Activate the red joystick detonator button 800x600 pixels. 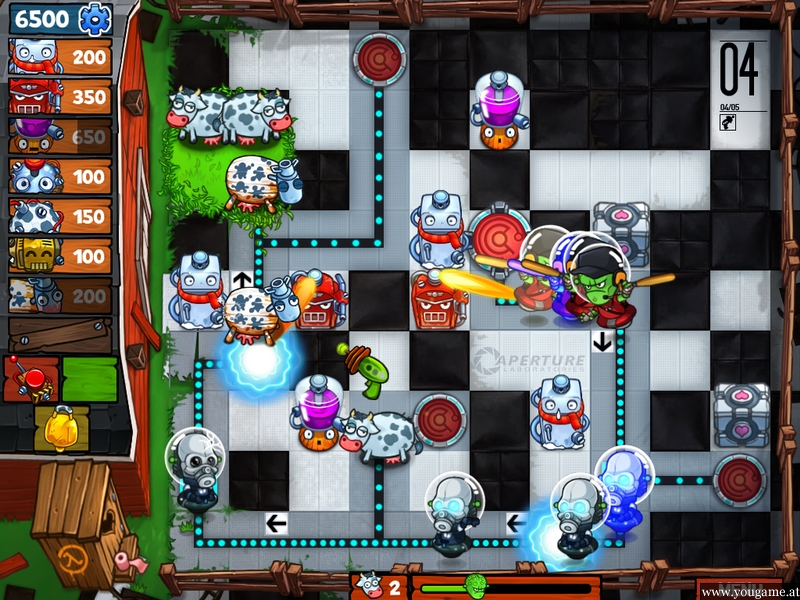click(30, 378)
